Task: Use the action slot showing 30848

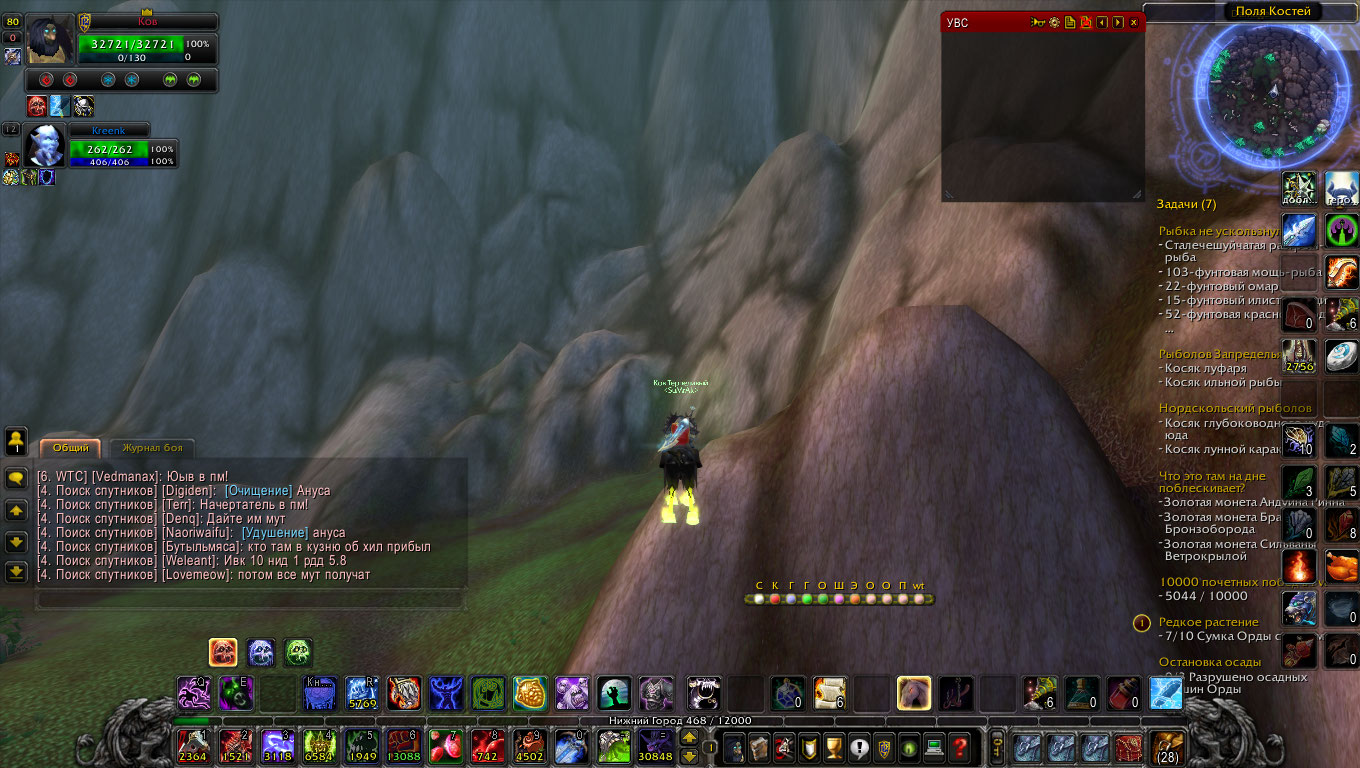Action: click(655, 746)
